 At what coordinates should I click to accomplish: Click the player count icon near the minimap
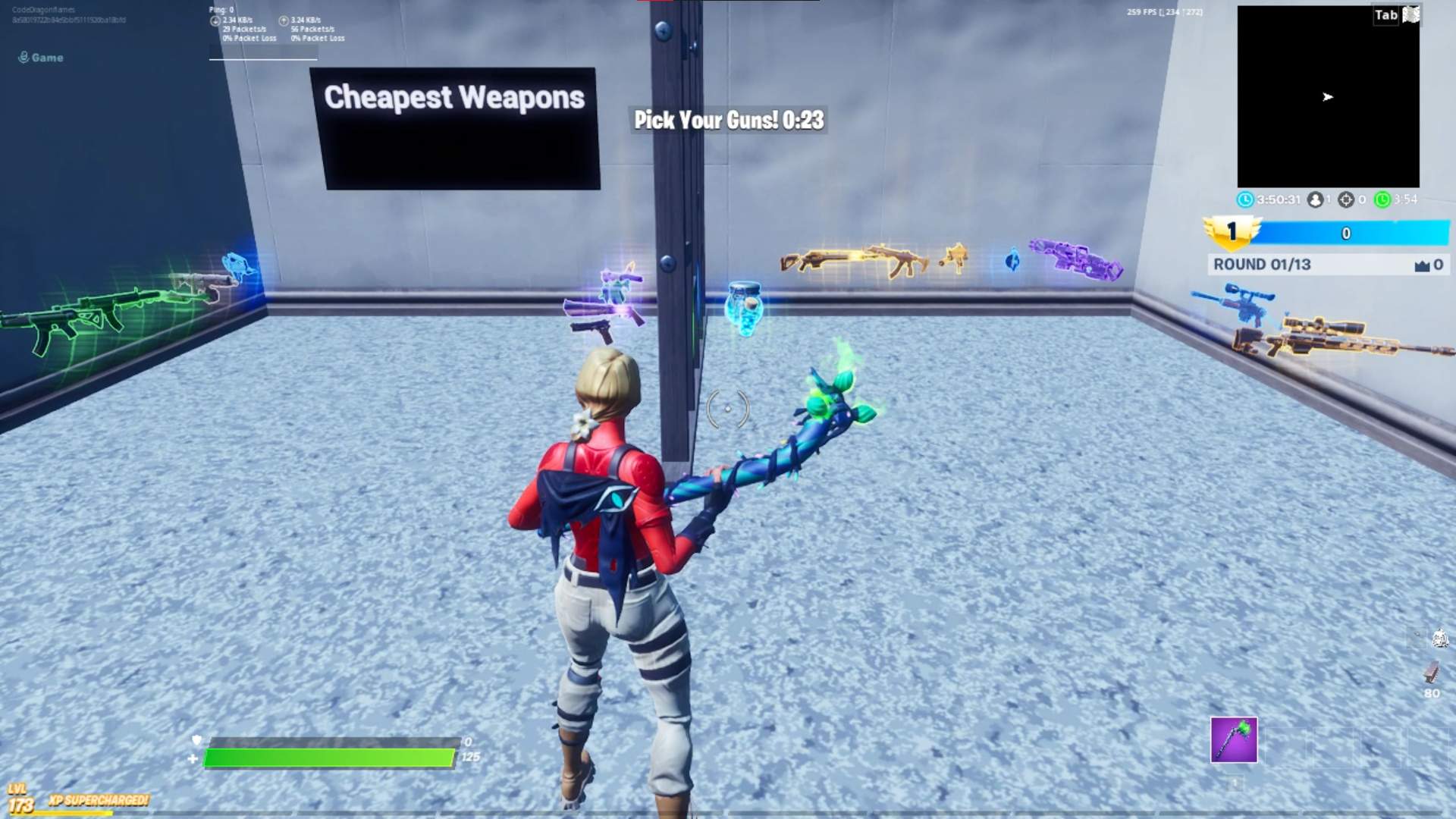coord(1315,200)
